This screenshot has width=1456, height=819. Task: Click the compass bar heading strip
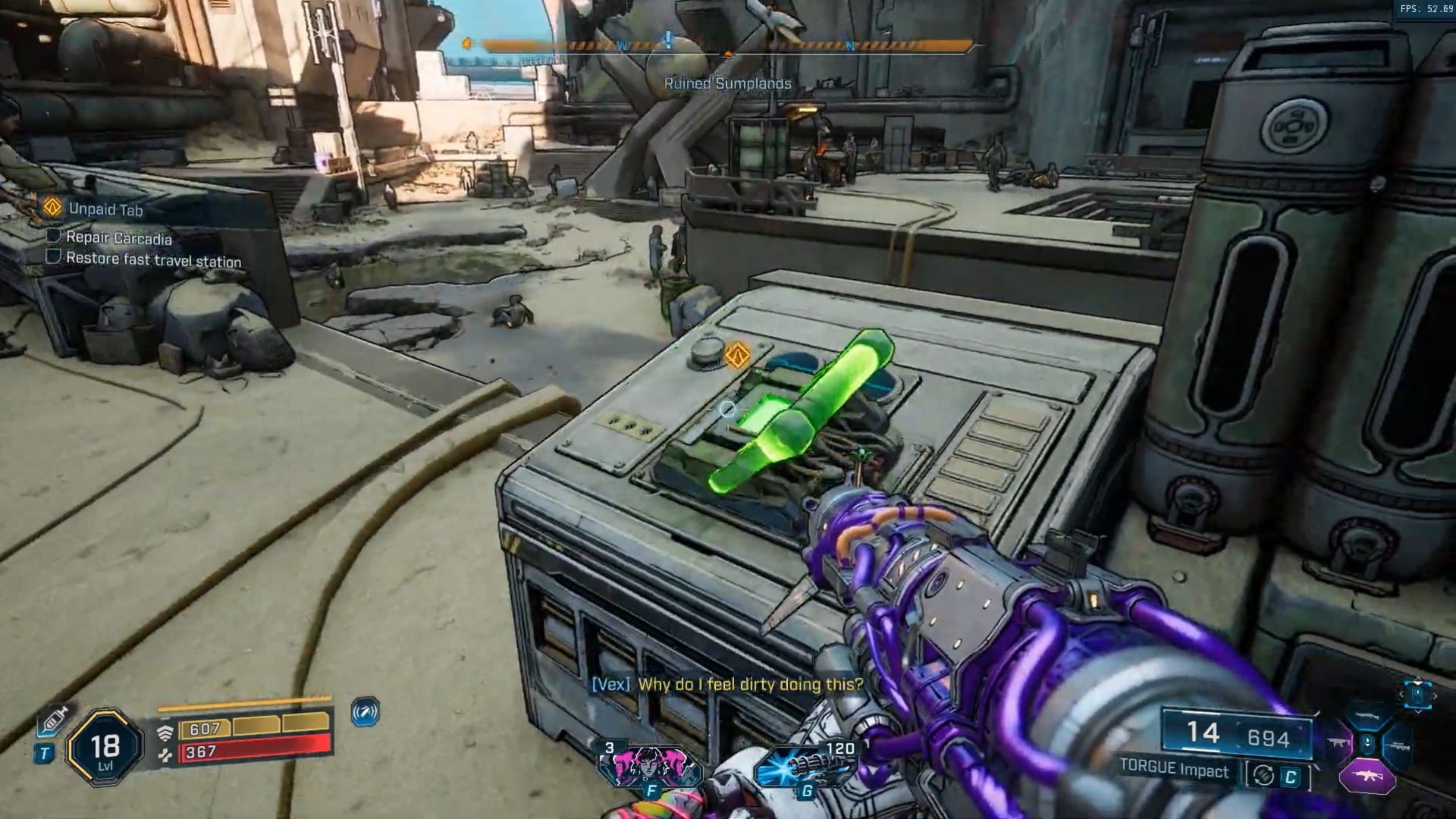[x=726, y=46]
